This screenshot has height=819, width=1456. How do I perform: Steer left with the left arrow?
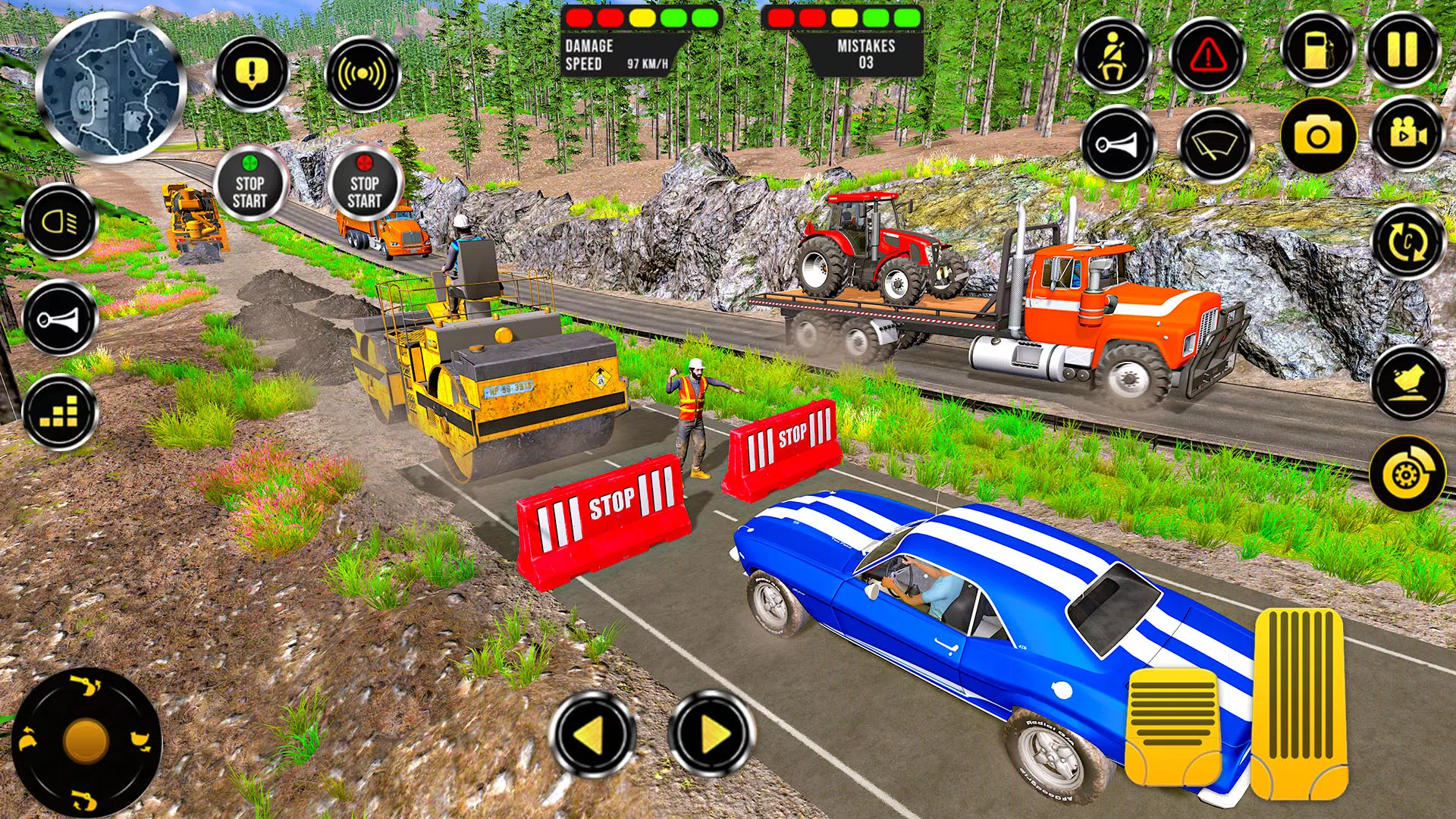591,734
